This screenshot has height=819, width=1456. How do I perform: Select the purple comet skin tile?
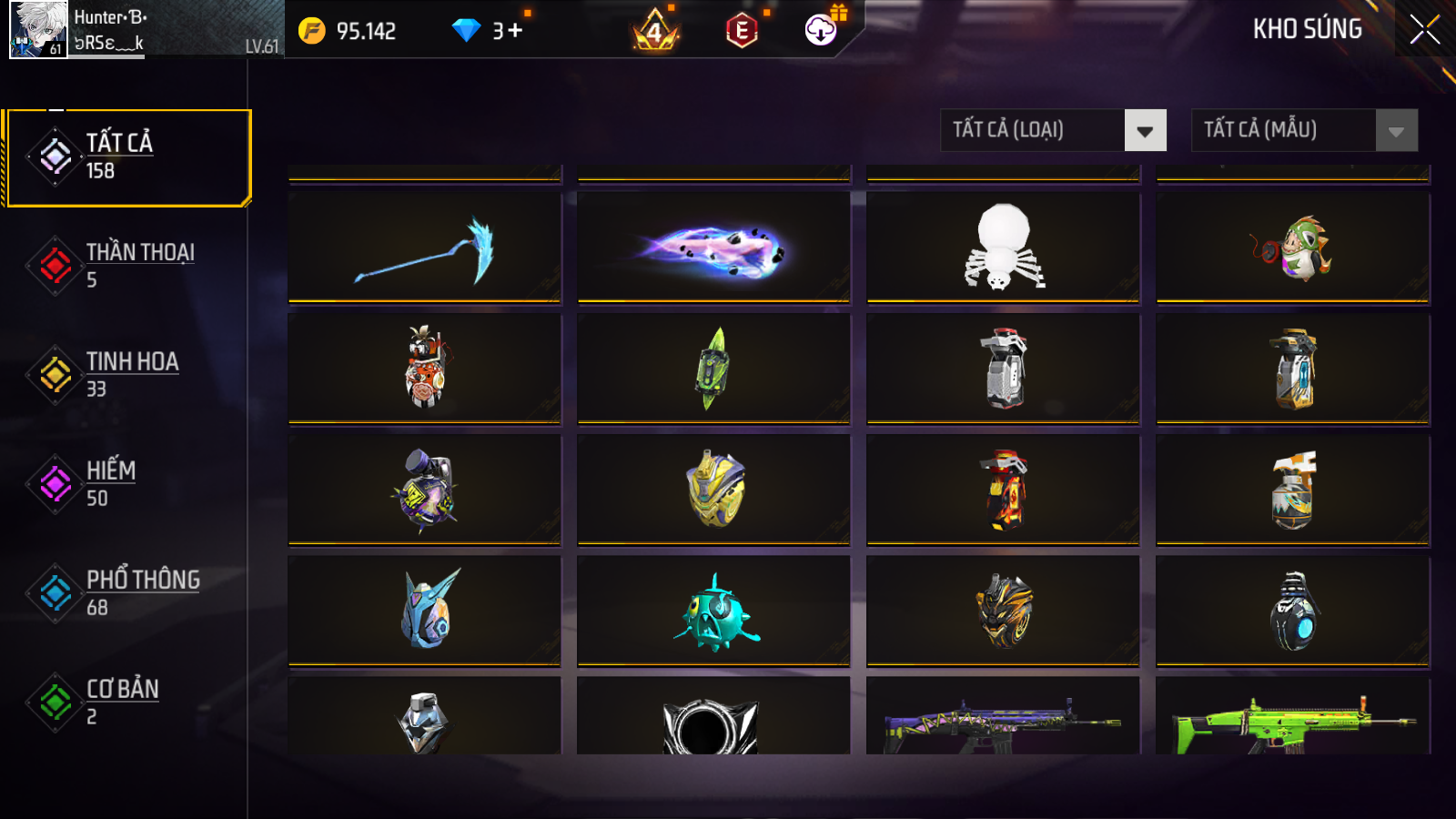pyautogui.click(x=713, y=248)
